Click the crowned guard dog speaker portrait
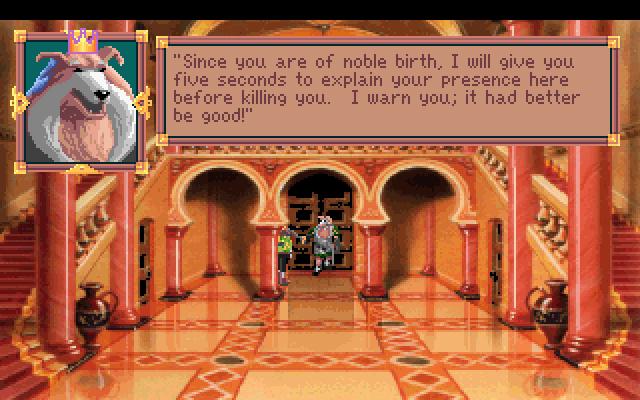This screenshot has height=400, width=640. pos(79,99)
